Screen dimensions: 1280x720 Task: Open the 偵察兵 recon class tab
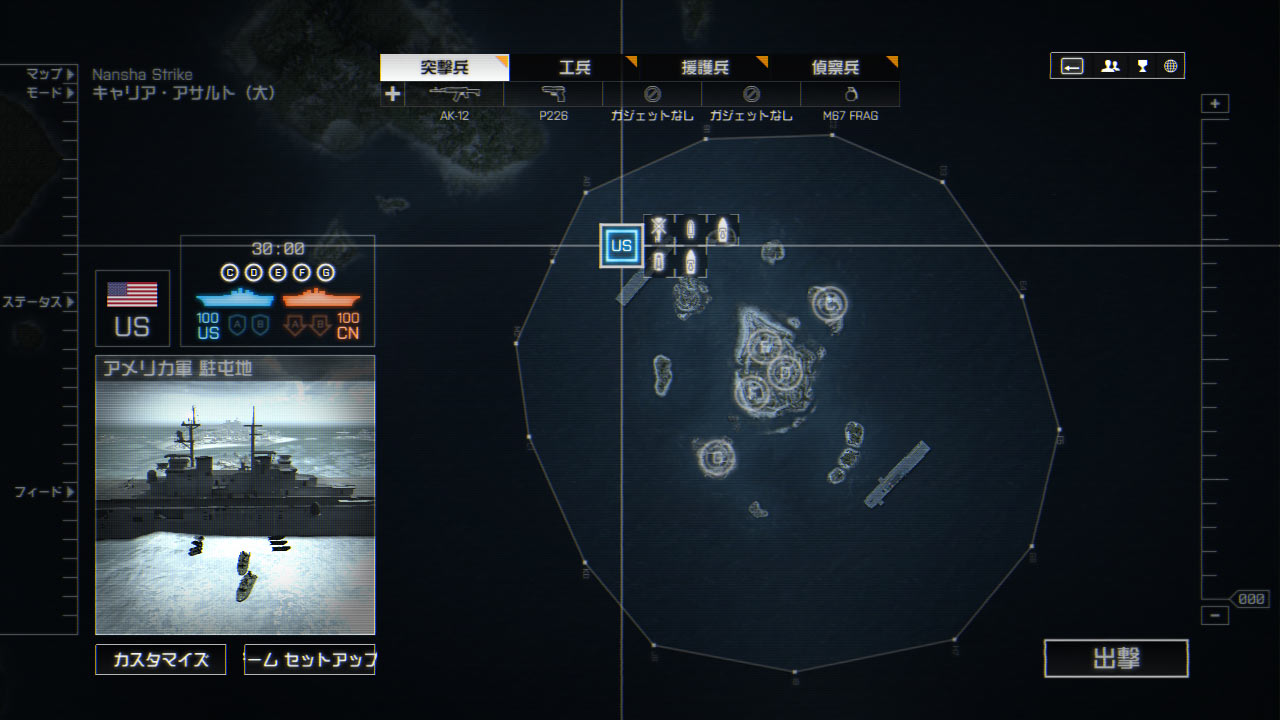[834, 68]
